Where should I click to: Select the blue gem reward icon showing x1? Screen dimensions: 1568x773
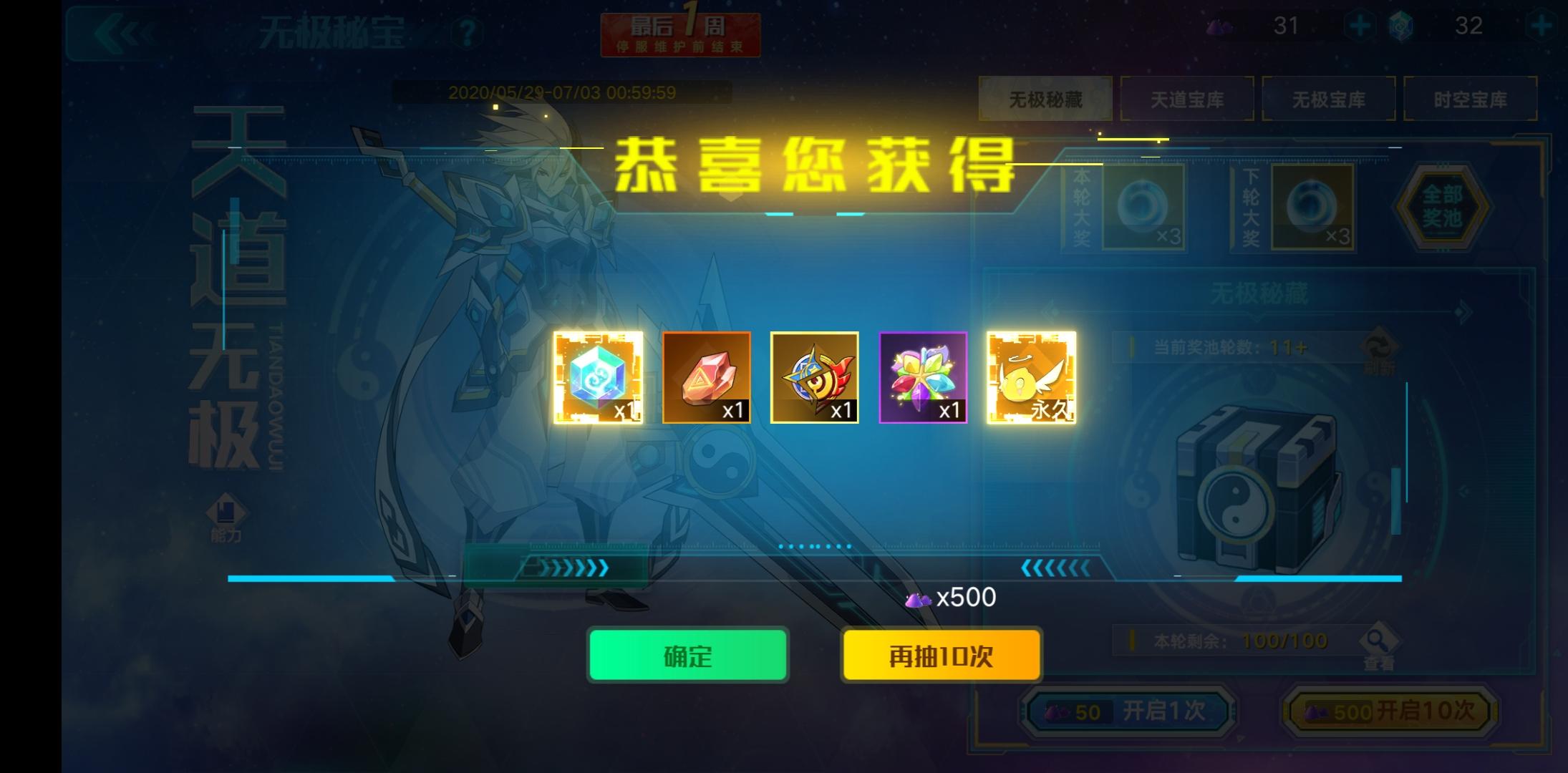[x=596, y=378]
